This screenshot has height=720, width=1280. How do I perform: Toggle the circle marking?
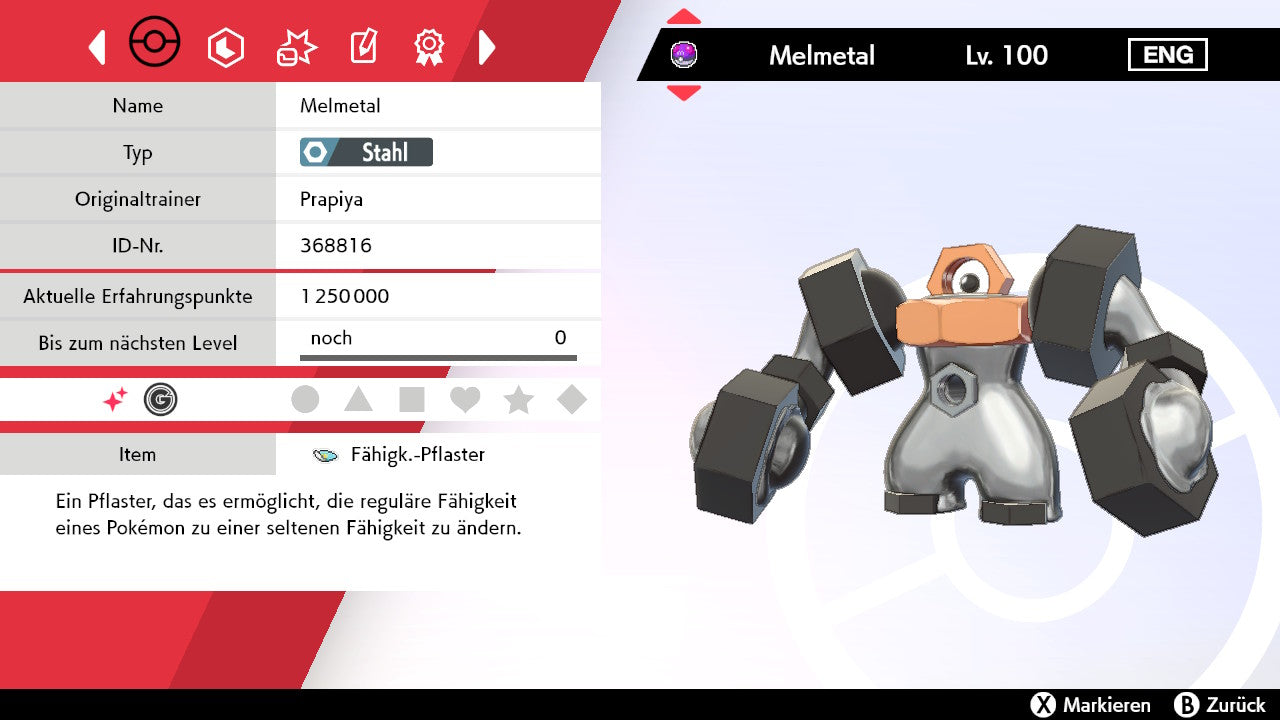(305, 400)
